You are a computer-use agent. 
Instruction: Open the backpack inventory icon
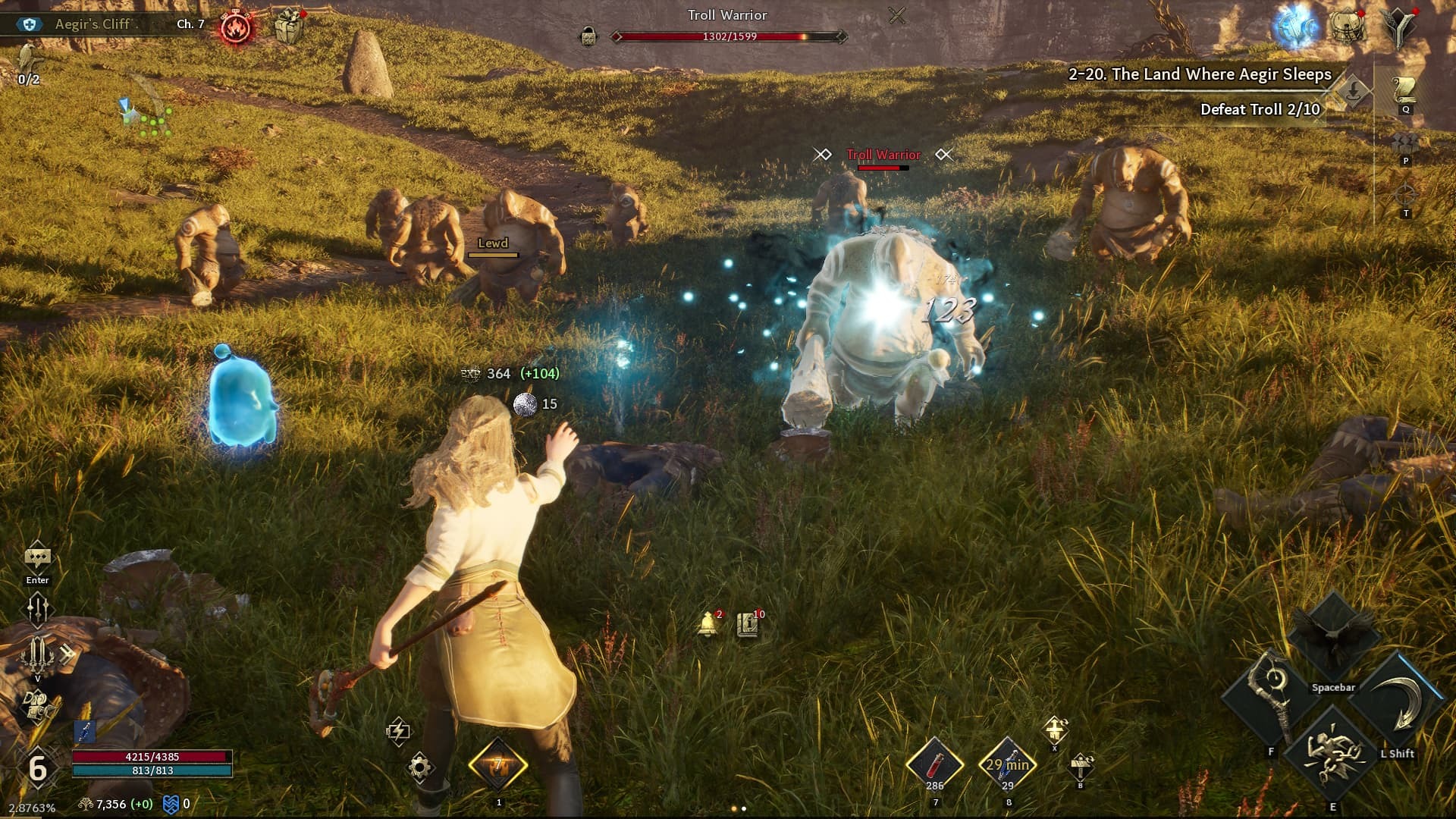click(1348, 27)
